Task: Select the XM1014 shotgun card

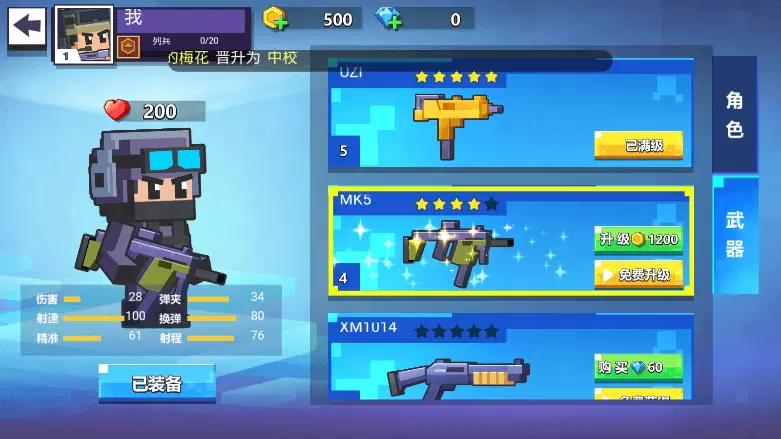Action: coord(460,365)
